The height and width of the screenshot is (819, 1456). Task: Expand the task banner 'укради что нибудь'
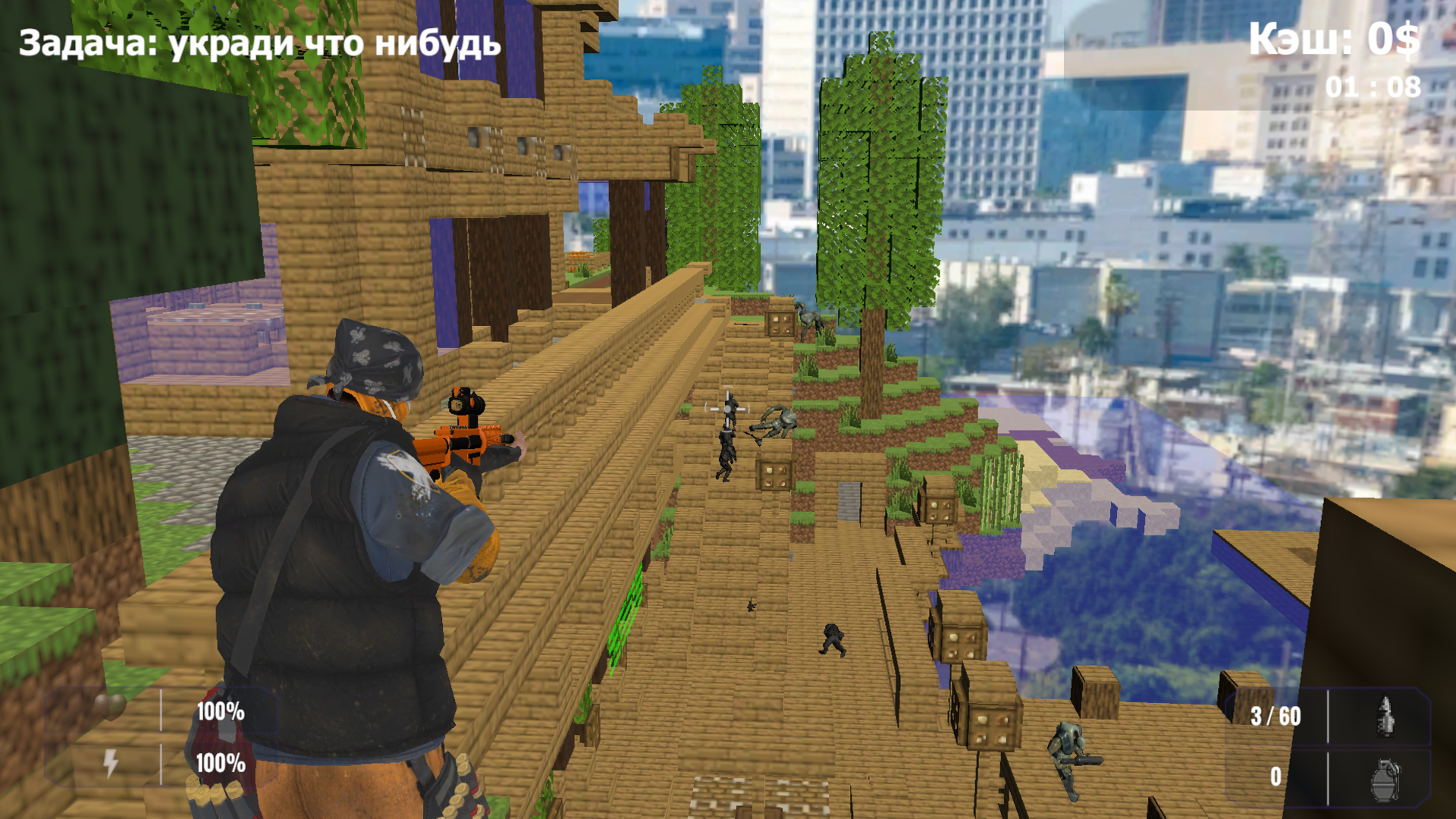262,44
